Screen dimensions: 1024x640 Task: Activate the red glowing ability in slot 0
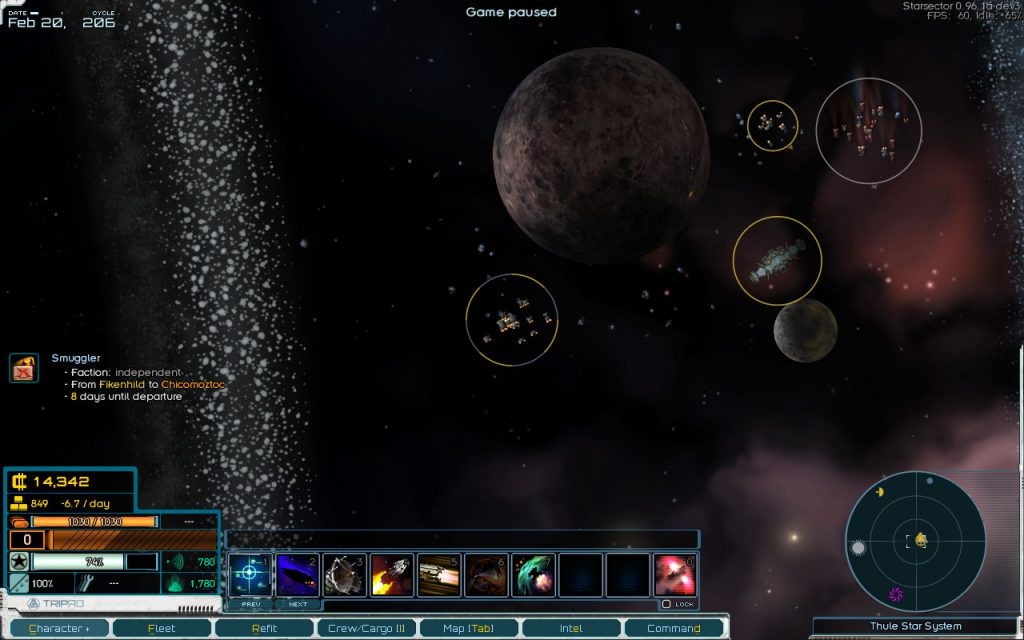[674, 574]
